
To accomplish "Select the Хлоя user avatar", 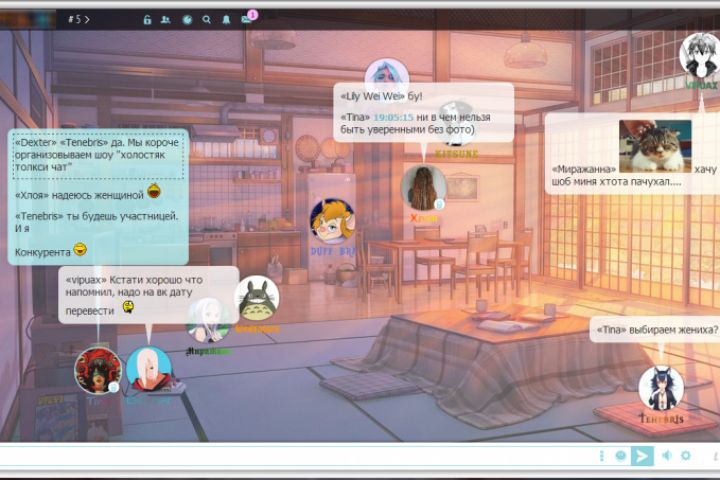I will [423, 187].
